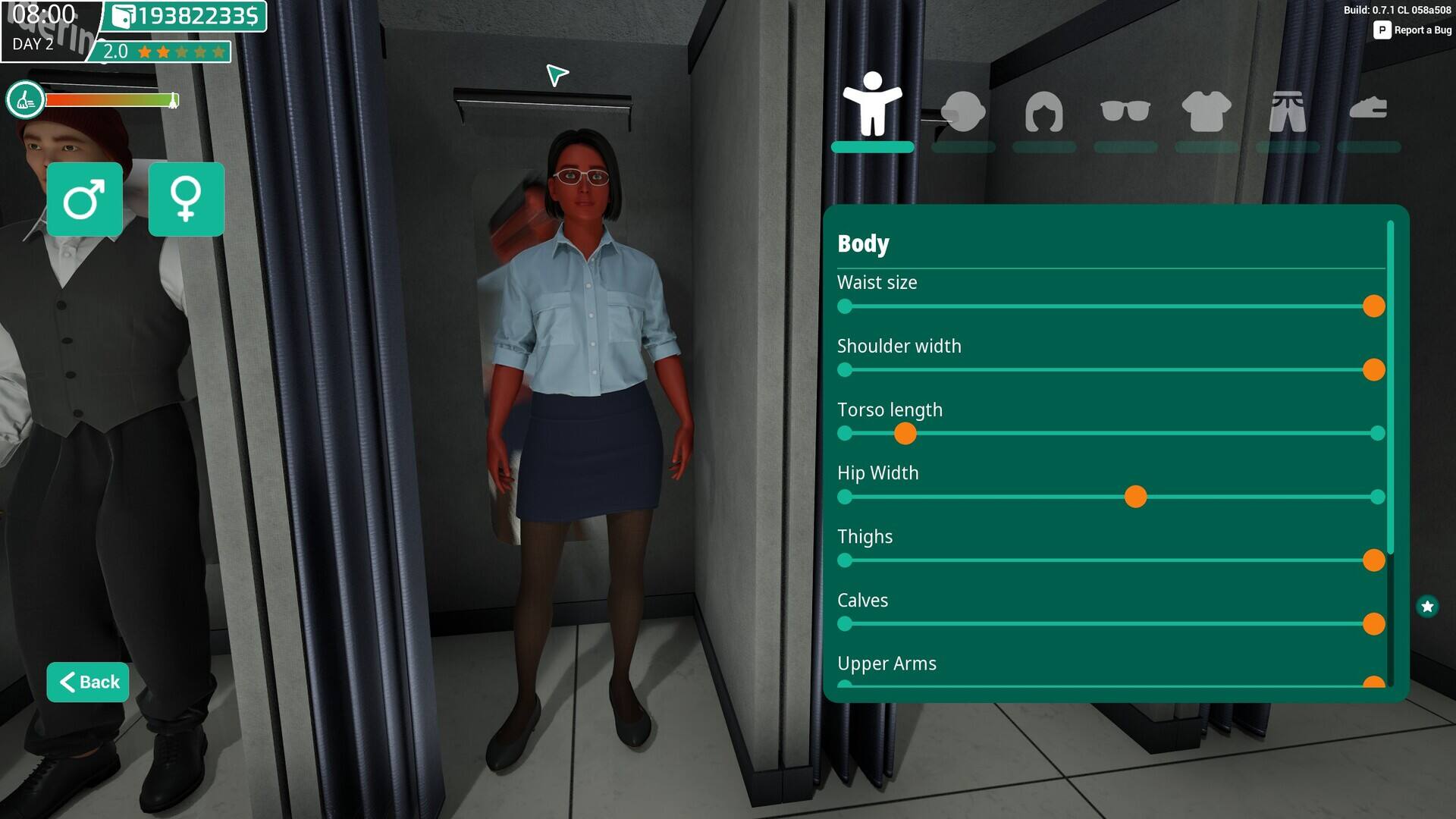Open the shoes tab

(x=1368, y=110)
